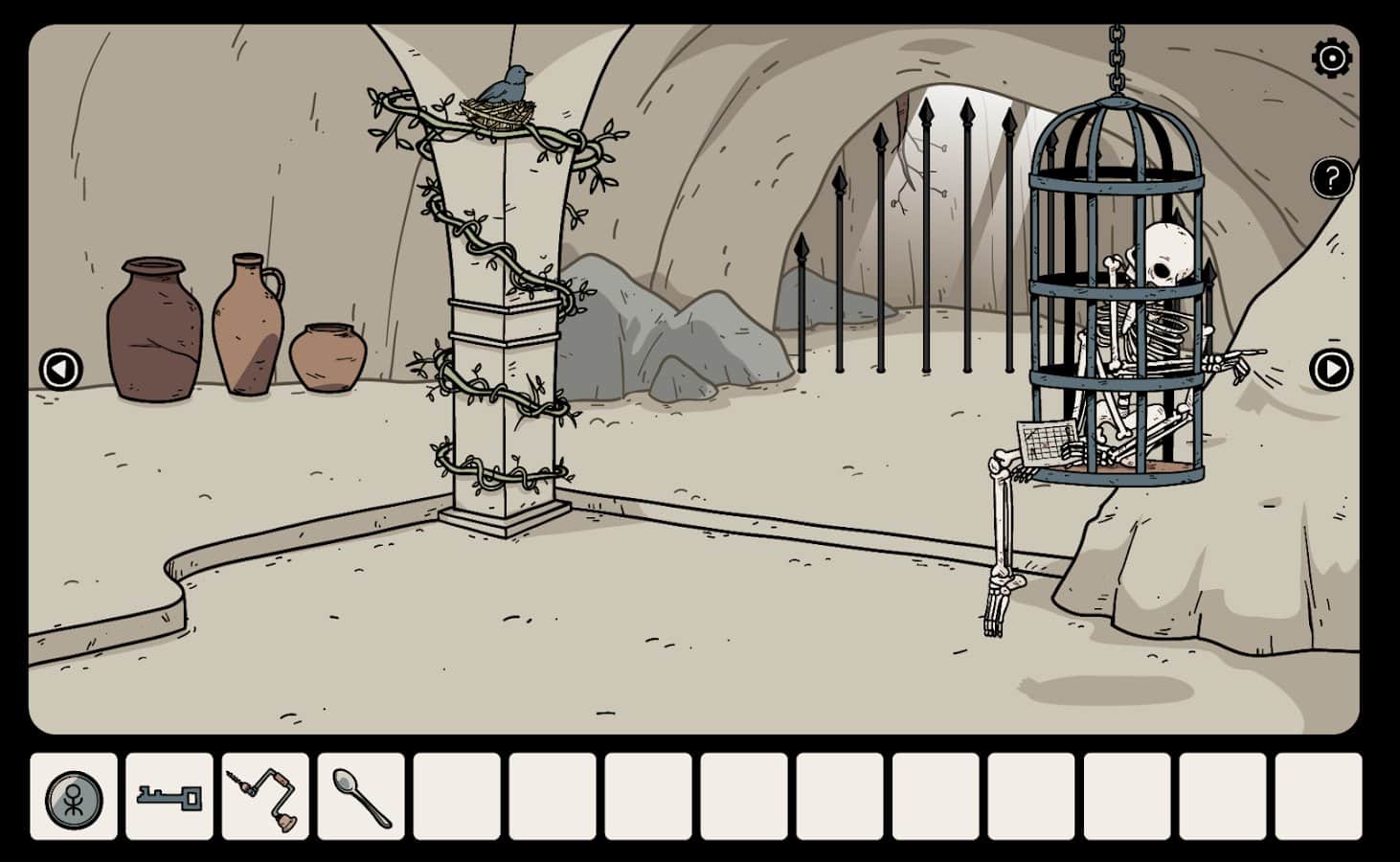Viewport: 1400px width, 862px height.
Task: Open the settings gear icon
Action: [1331, 59]
